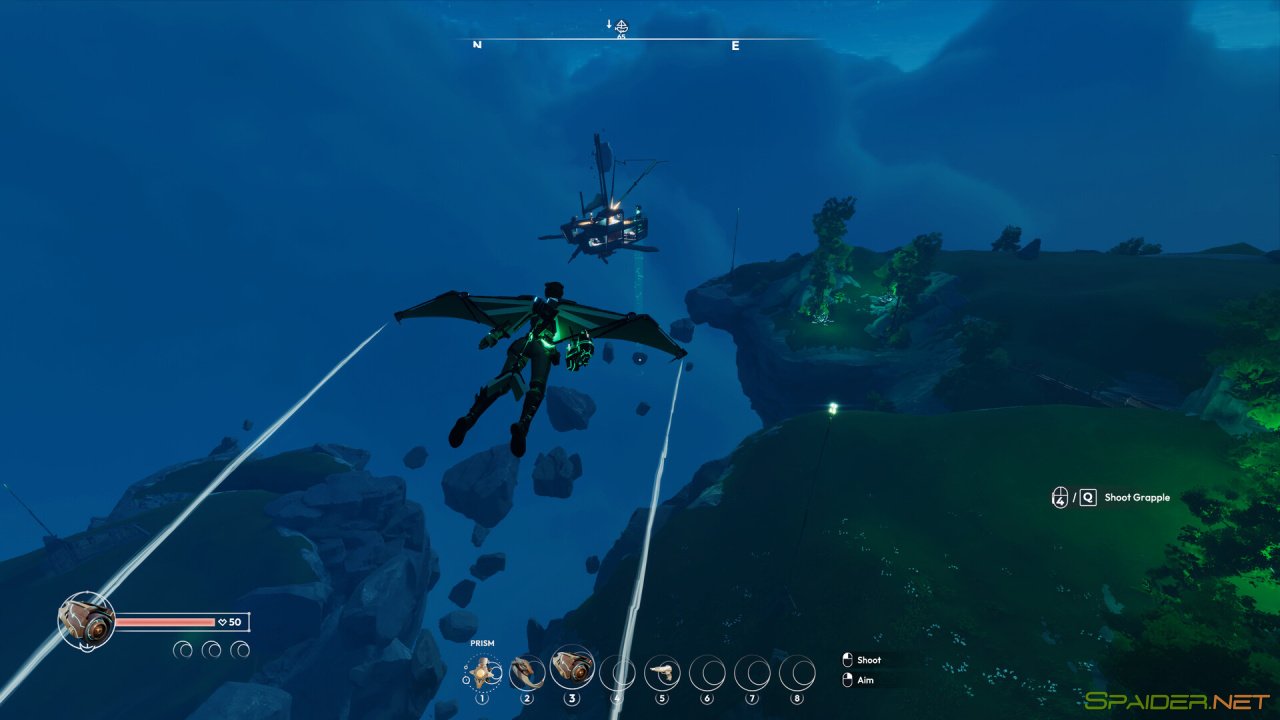The image size is (1280, 720).
Task: Click the N marker on the compass bar
Action: 477,46
